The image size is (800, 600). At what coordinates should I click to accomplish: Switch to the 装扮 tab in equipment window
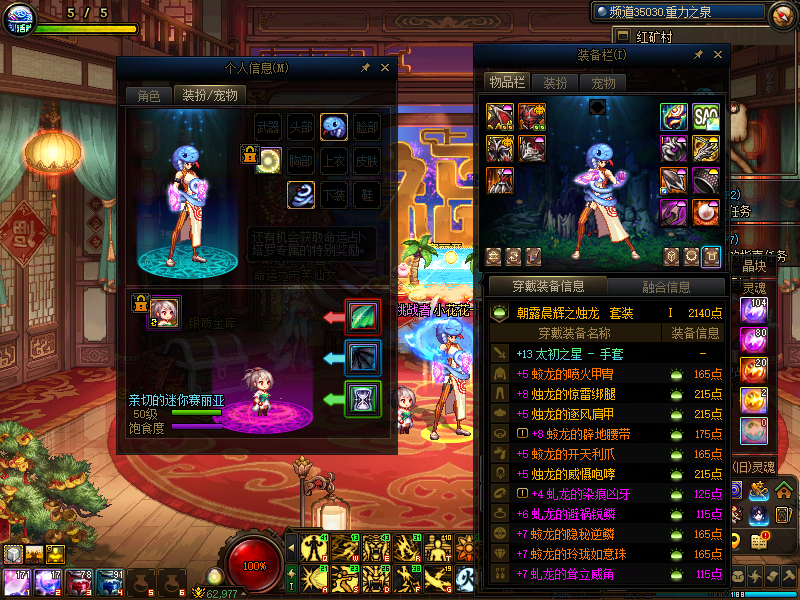click(555, 83)
